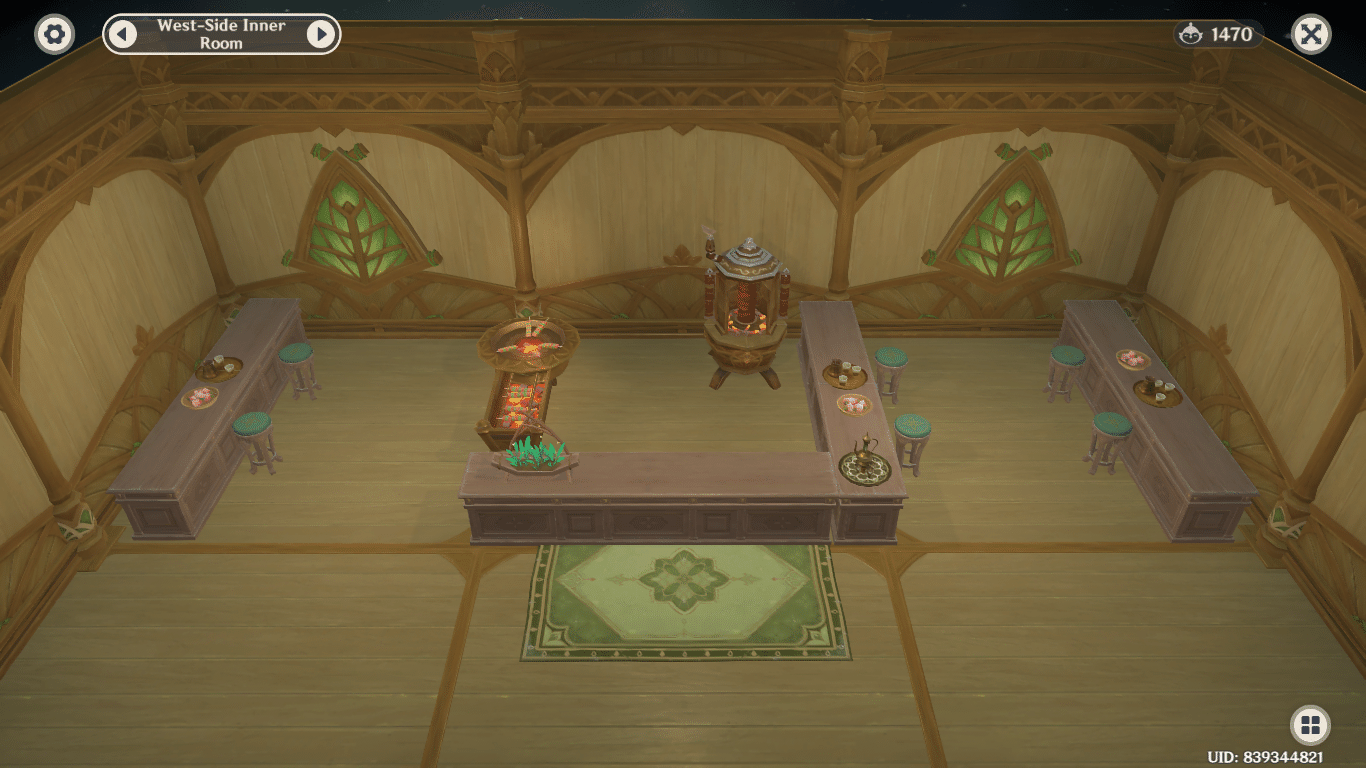
Task: Expand the West-Side Inner Room name banner
Action: coord(220,33)
